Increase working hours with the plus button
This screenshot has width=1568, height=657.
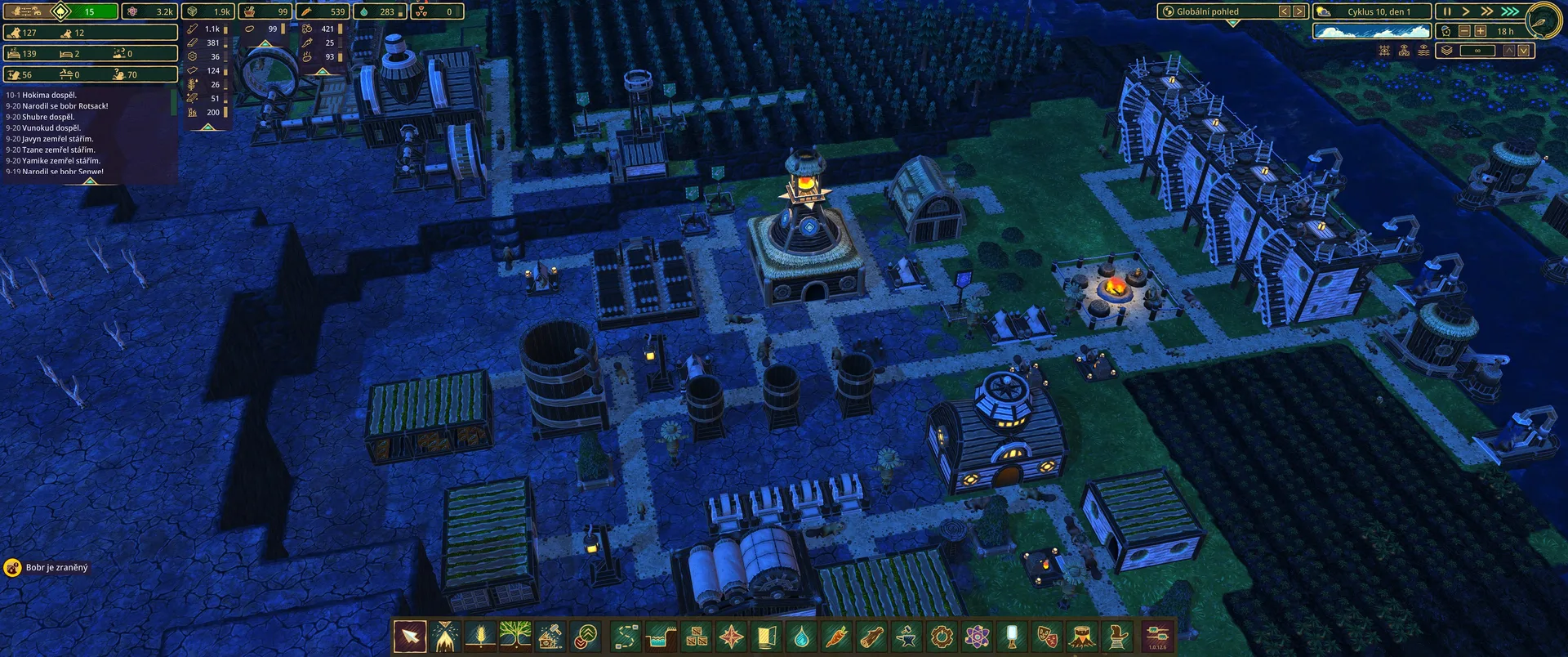click(1480, 31)
